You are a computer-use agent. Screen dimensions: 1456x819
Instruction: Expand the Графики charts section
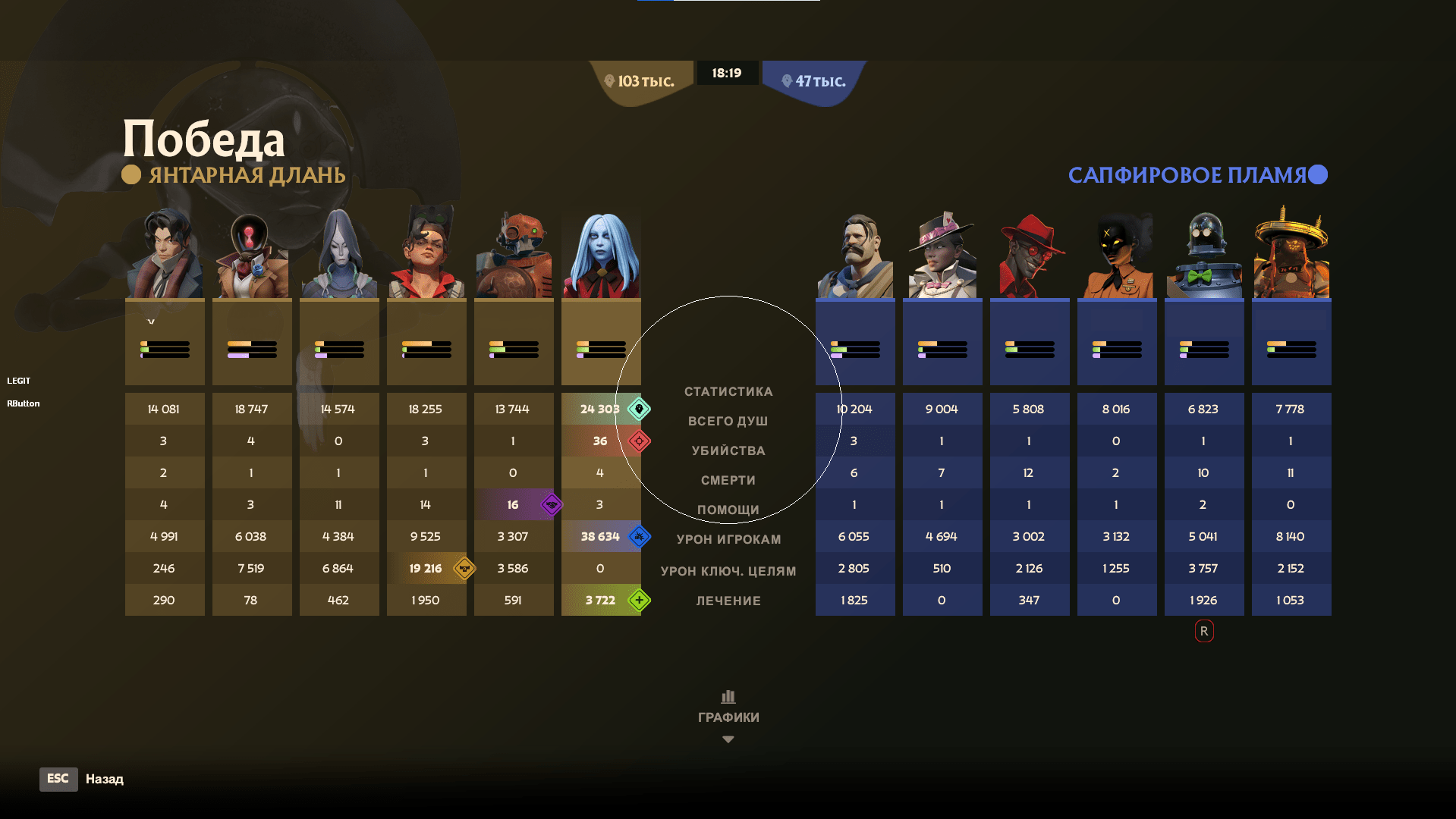point(728,717)
